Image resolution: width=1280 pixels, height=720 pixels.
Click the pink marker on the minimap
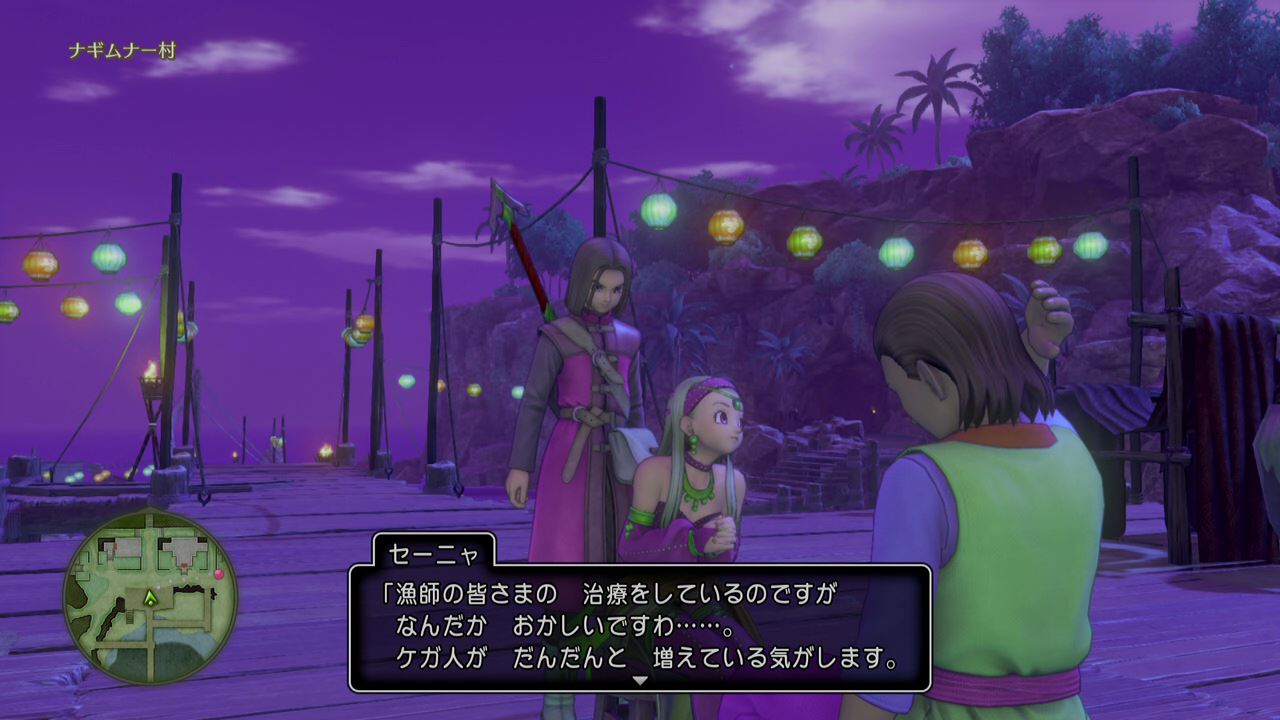tap(218, 574)
